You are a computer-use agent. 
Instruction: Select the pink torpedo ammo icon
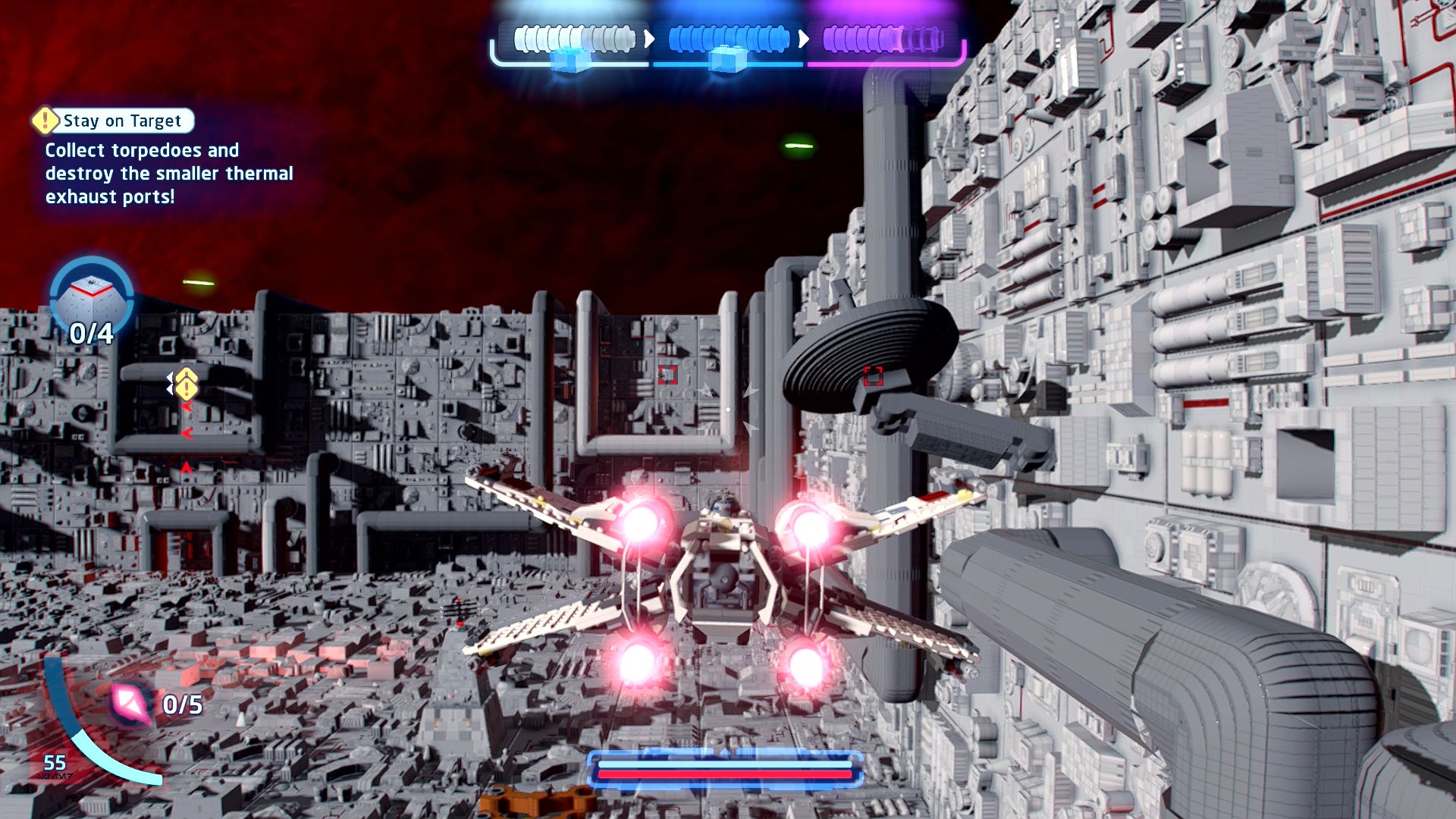coord(132,703)
